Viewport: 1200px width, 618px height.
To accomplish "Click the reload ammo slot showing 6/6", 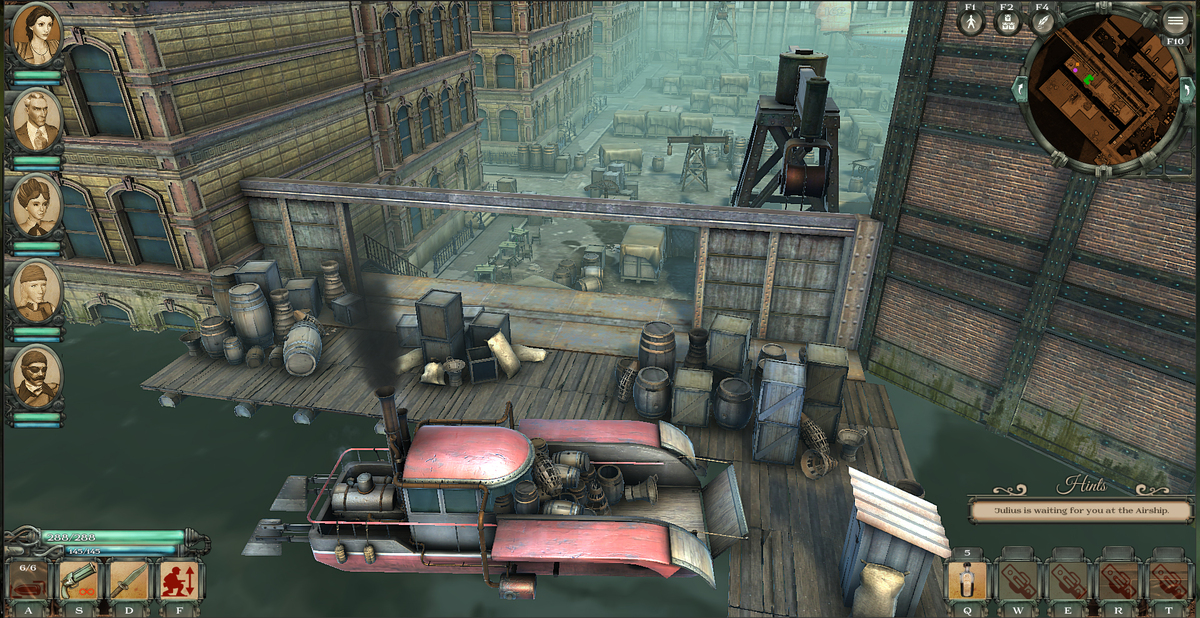I will coord(28,579).
